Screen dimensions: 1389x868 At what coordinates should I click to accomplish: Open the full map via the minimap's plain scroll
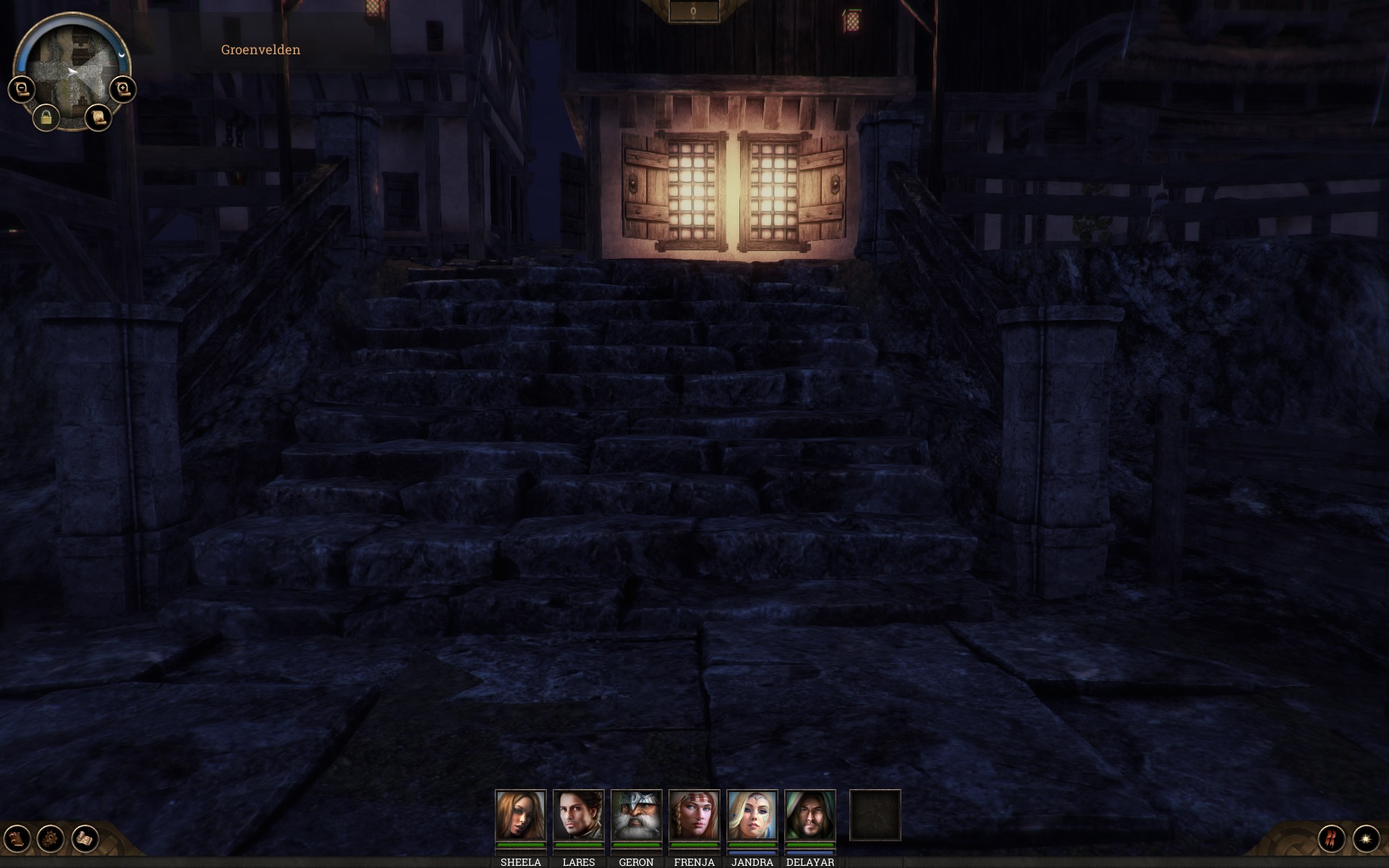point(98,116)
